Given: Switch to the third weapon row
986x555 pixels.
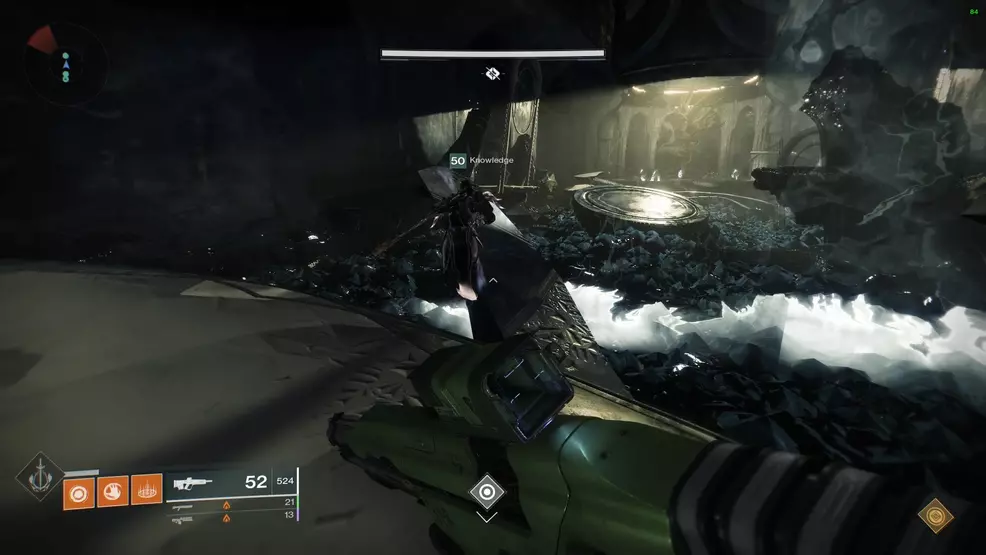Looking at the screenshot, I should point(184,518).
